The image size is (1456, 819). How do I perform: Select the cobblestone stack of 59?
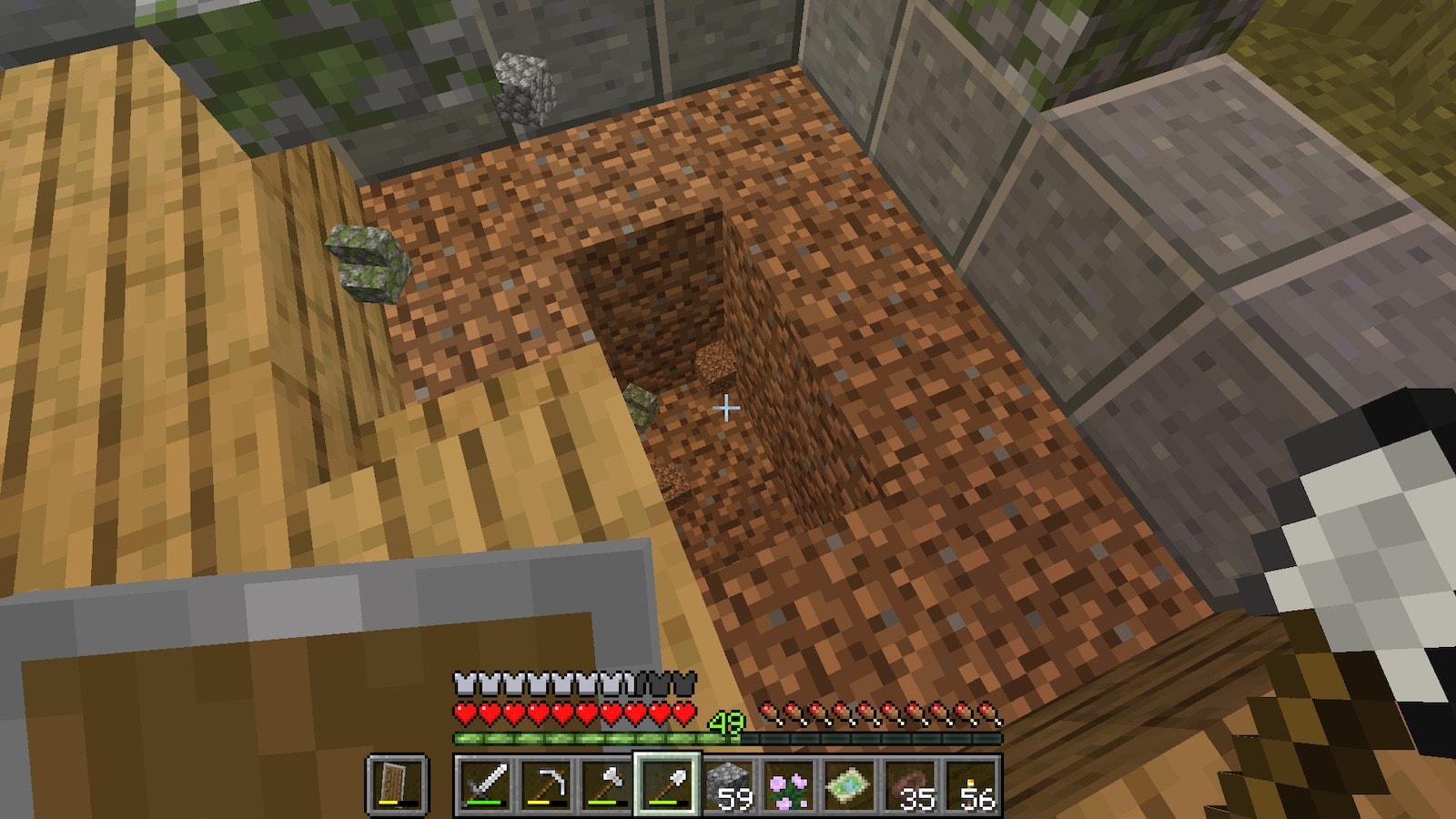coord(728,784)
